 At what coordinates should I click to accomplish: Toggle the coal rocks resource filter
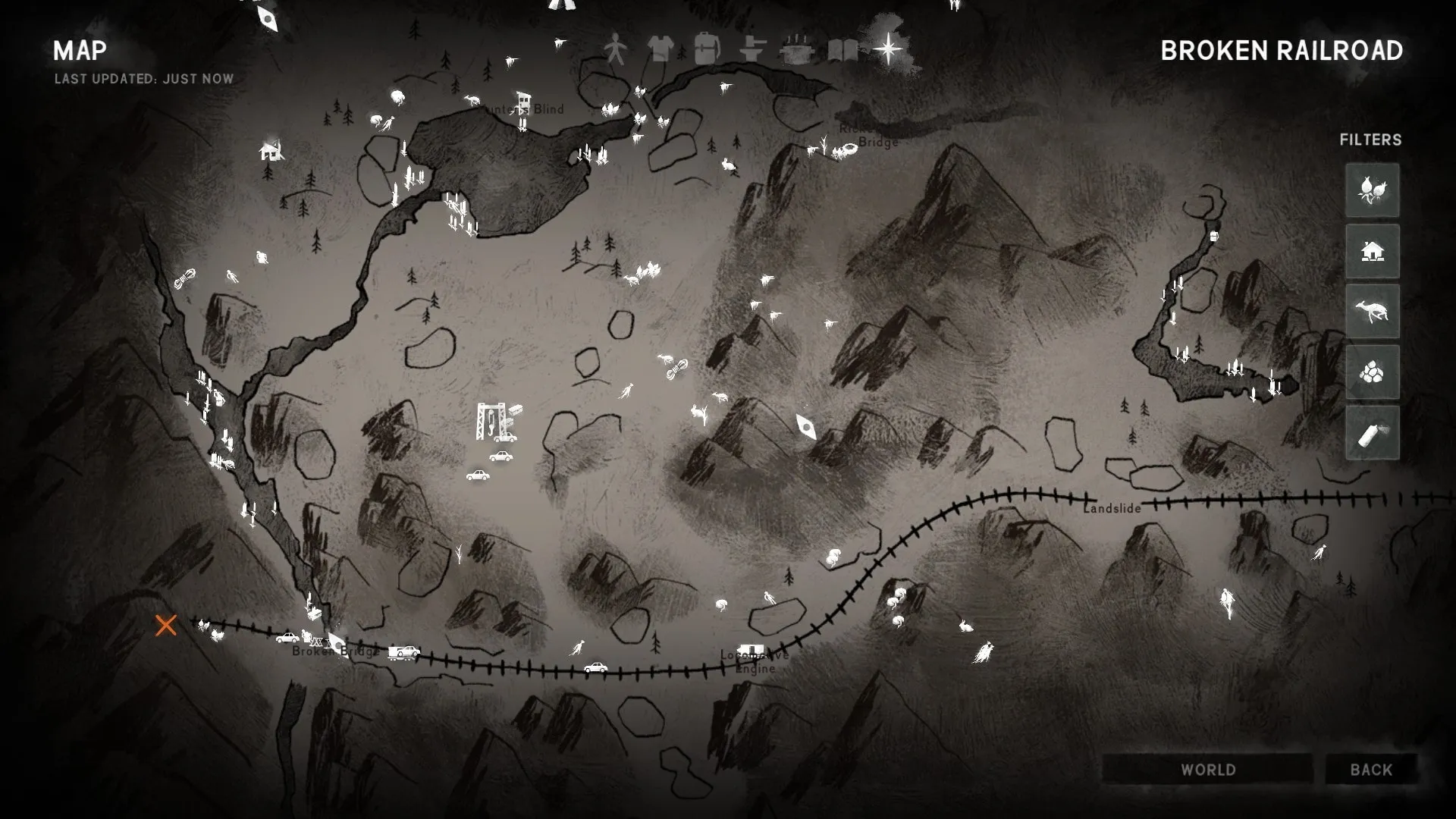pyautogui.click(x=1372, y=372)
